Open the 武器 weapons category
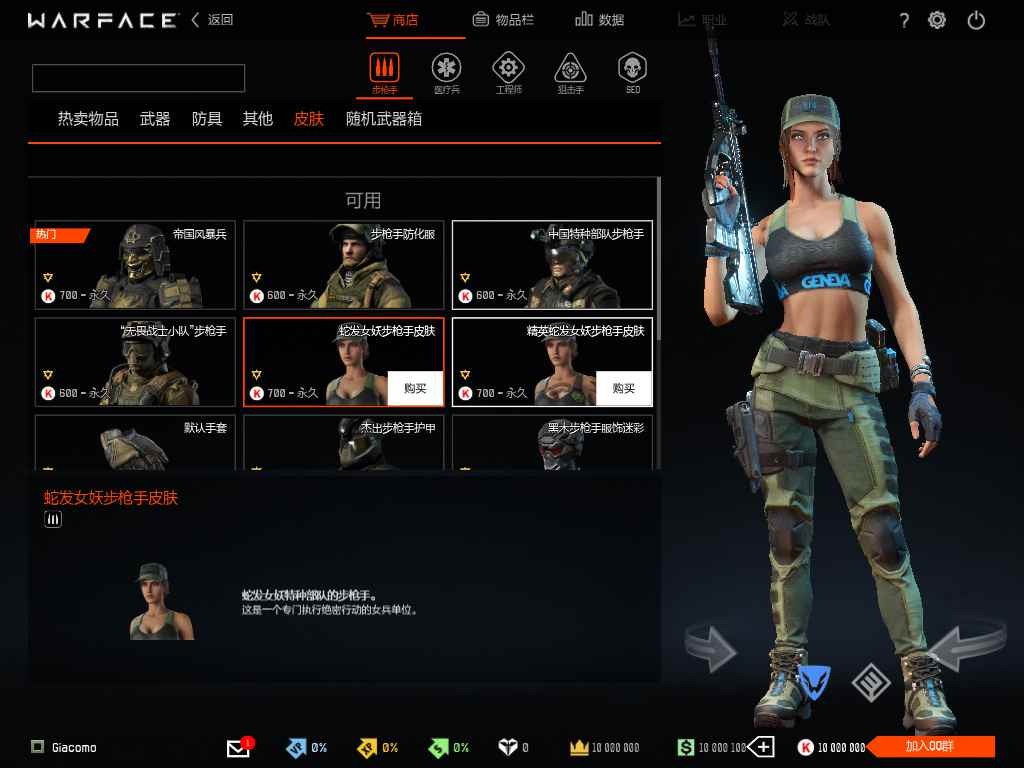Image resolution: width=1024 pixels, height=768 pixels. pos(155,119)
